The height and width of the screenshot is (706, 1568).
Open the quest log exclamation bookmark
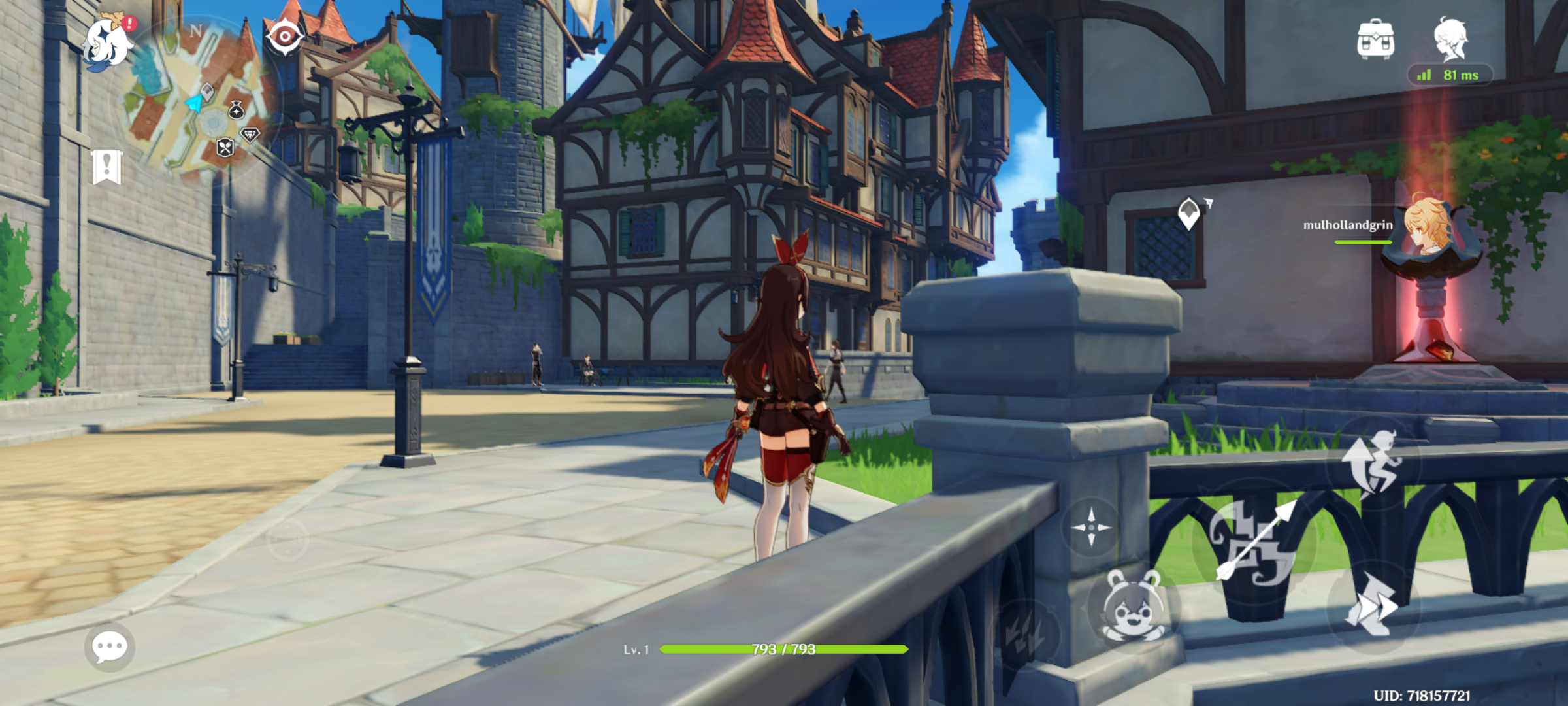[x=107, y=167]
